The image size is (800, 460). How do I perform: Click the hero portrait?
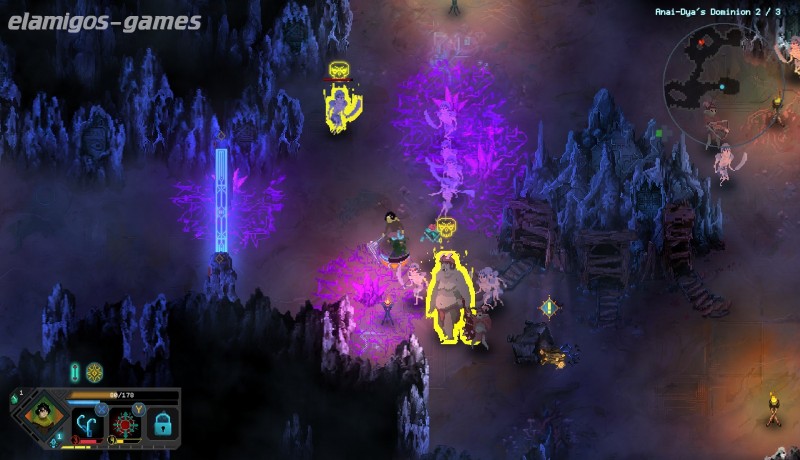tap(42, 414)
